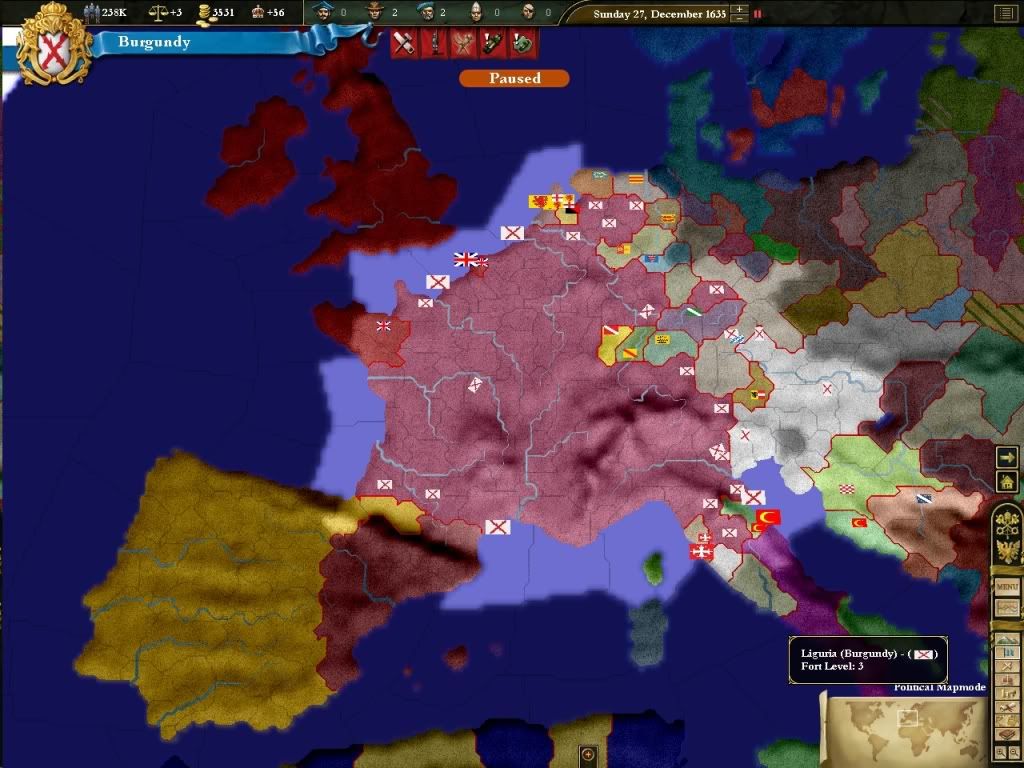
Task: Decrease game speed with the minus button
Action: pyautogui.click(x=739, y=19)
